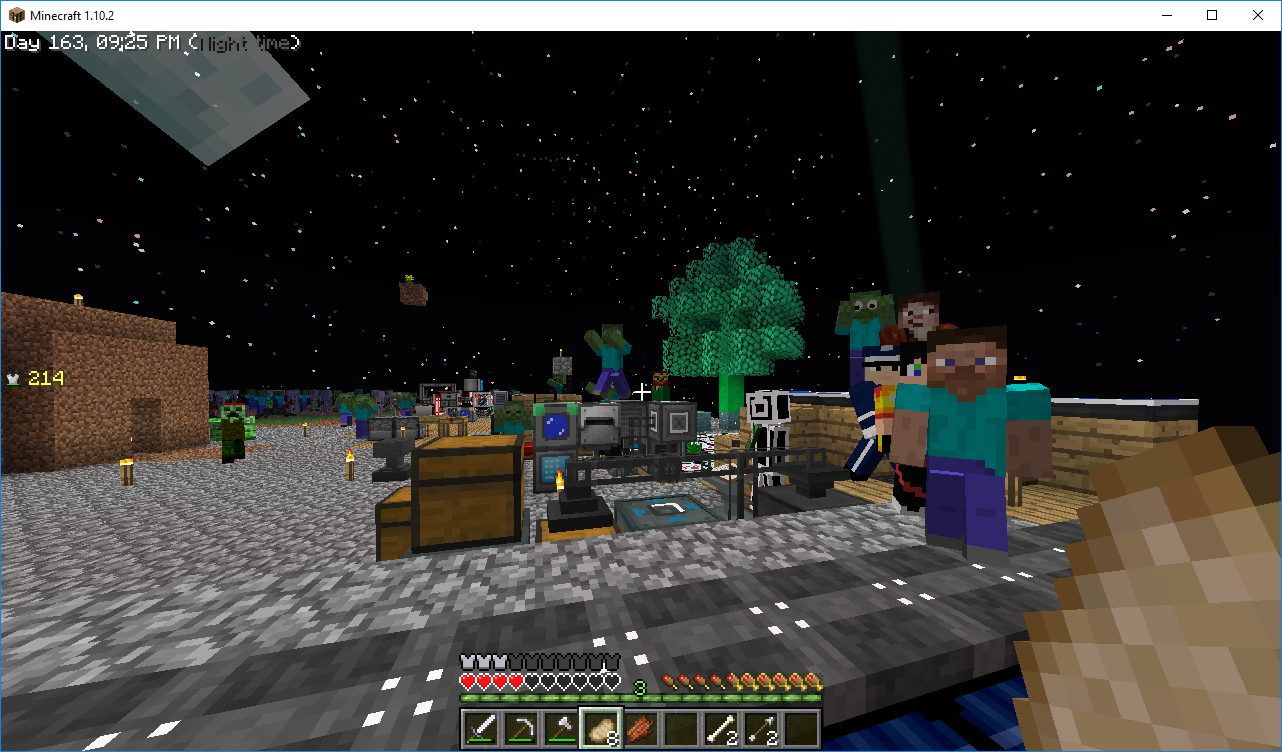Minimize the Minecraft window

[x=1166, y=15]
